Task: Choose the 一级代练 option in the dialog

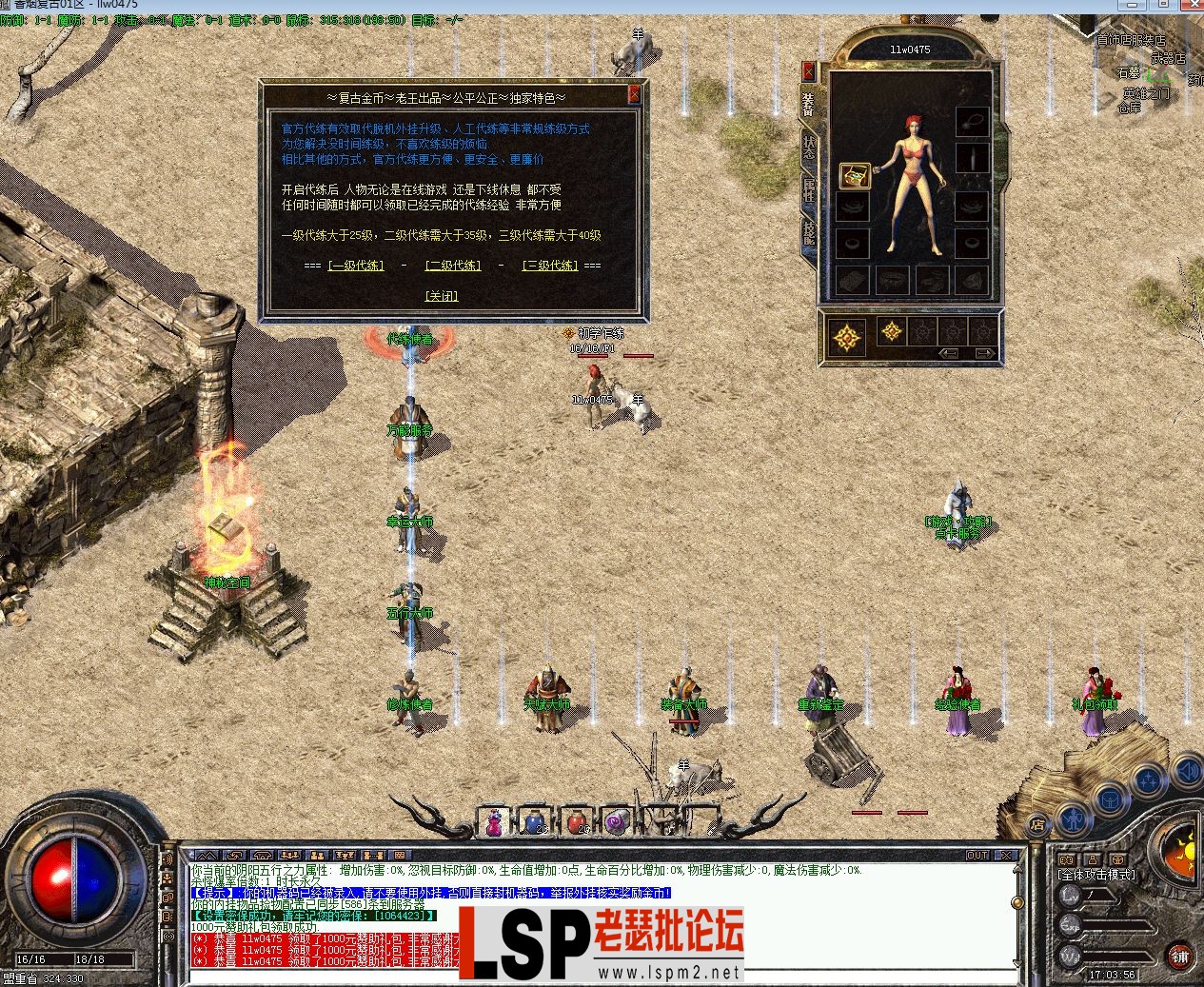Action: [x=356, y=266]
